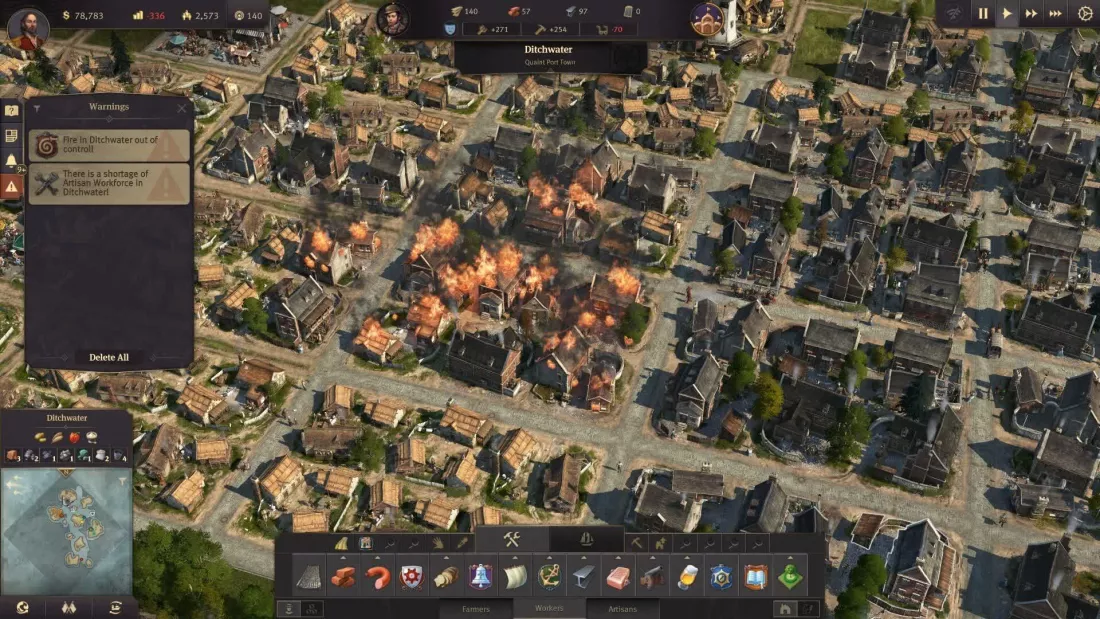This screenshot has width=1100, height=619.
Task: Choose the church bell building icon
Action: click(481, 577)
